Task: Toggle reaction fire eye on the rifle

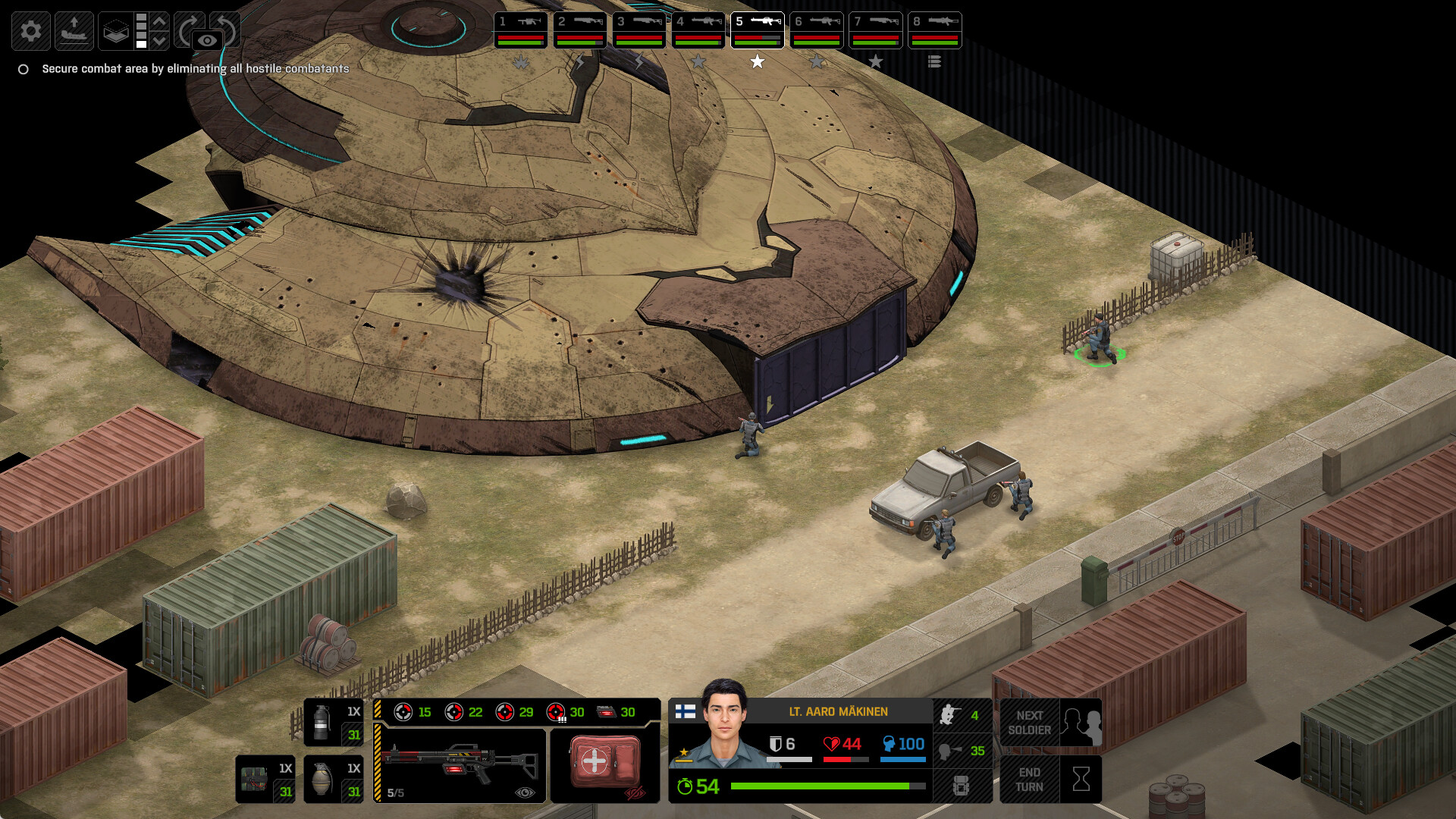Action: point(524,793)
